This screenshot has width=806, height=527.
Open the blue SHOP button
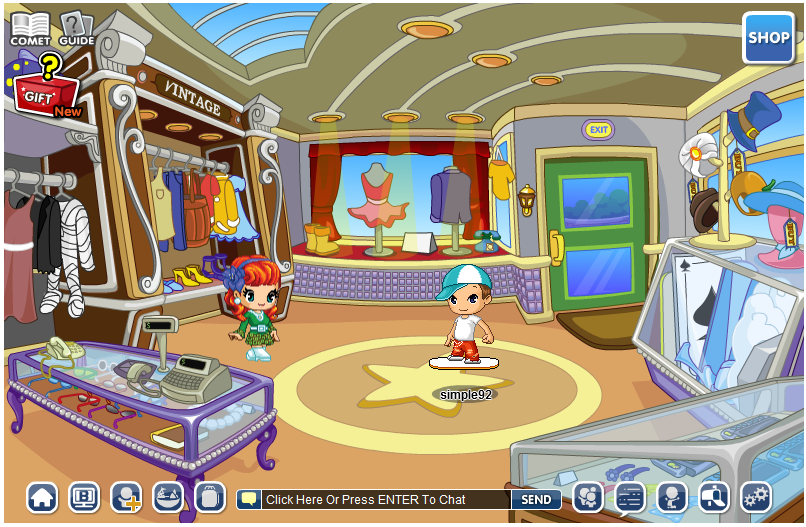(x=768, y=38)
